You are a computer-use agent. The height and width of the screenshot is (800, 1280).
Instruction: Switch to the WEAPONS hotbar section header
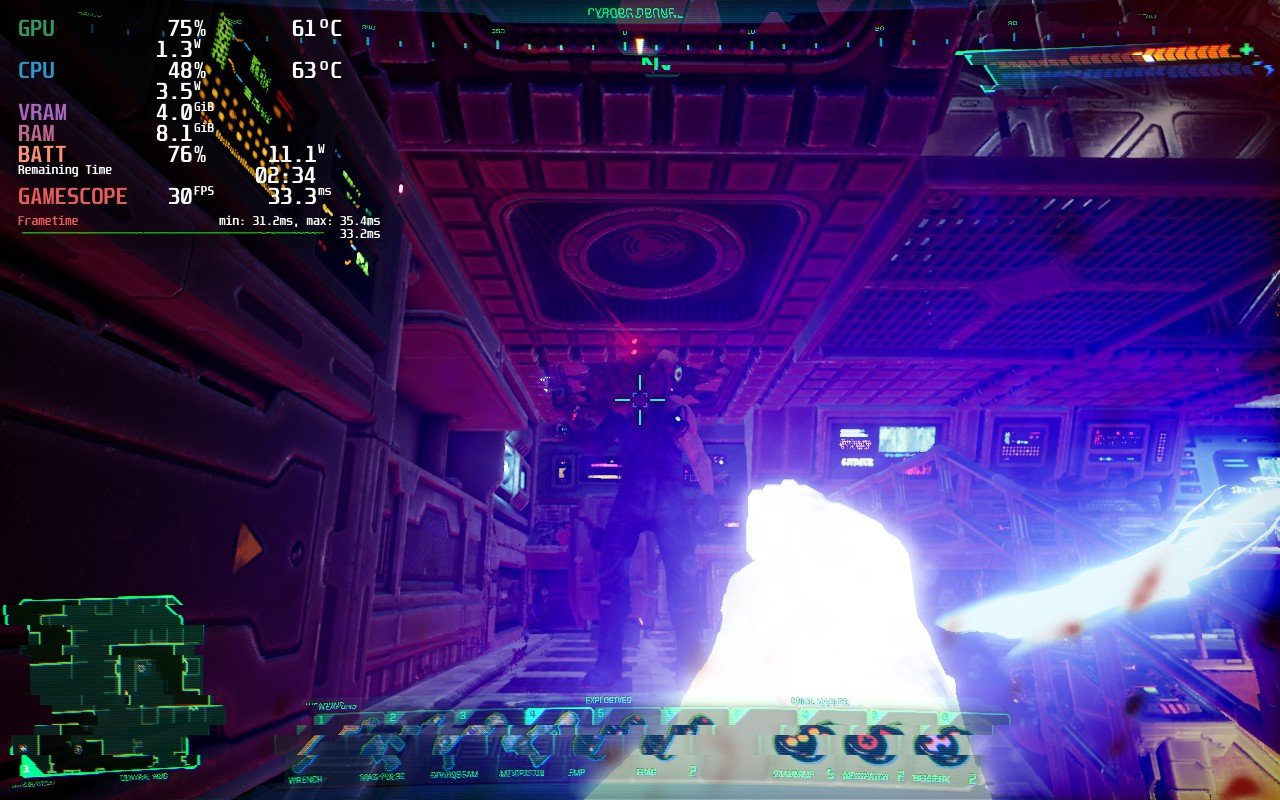(330, 703)
